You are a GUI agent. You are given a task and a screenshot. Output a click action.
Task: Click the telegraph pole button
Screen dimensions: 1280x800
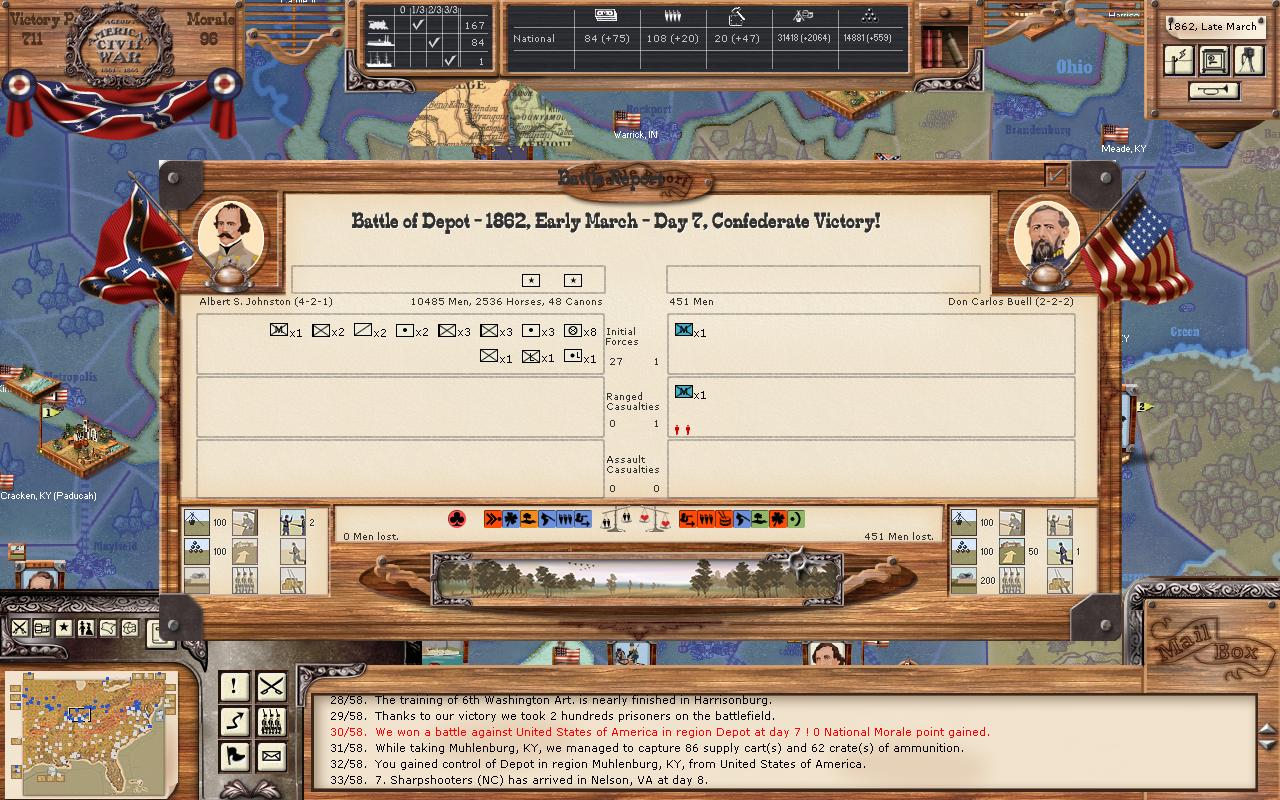(1179, 61)
